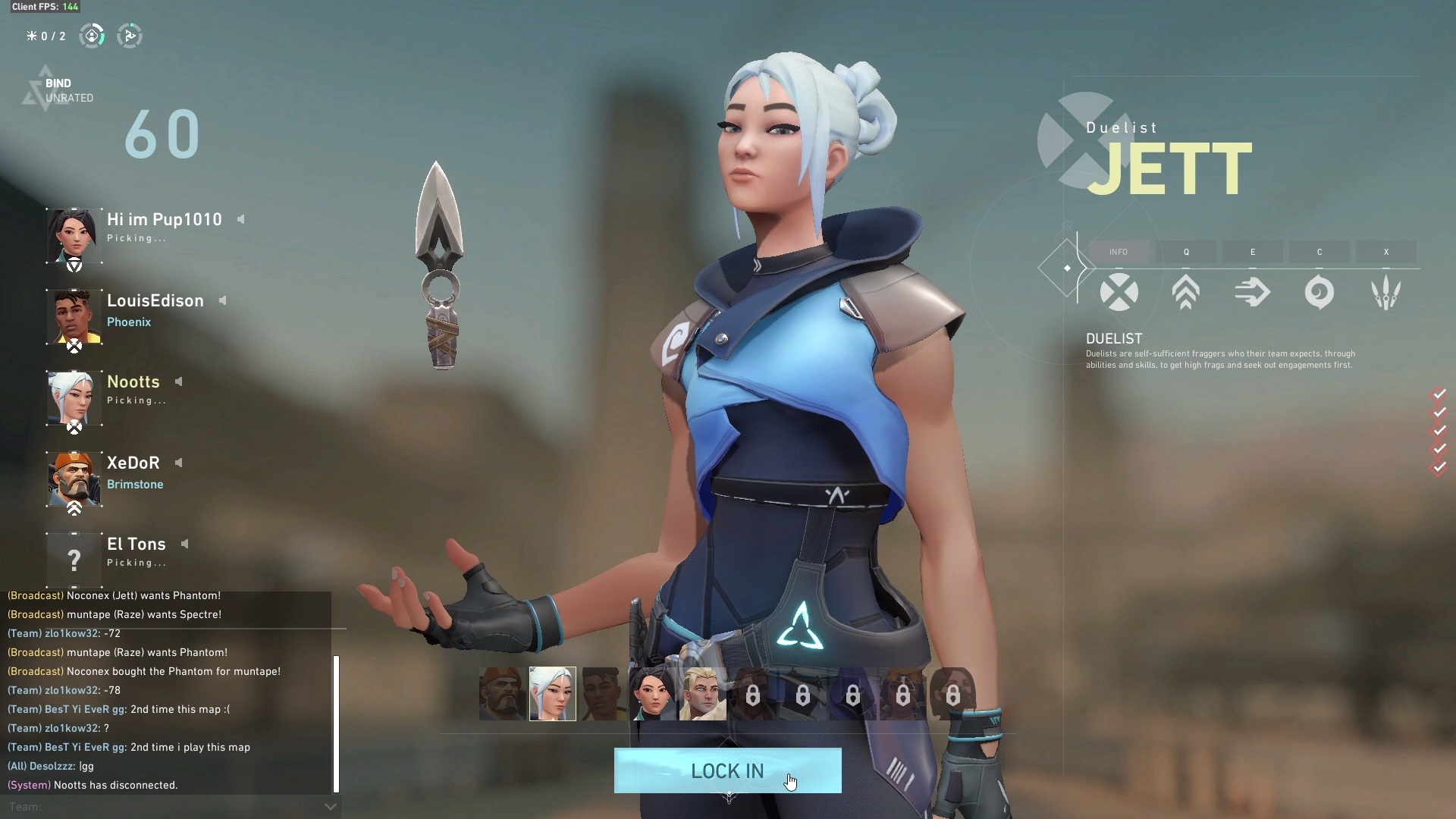Screen dimensions: 1456x819
Task: Select the Sage agent portrait
Action: pos(652,693)
